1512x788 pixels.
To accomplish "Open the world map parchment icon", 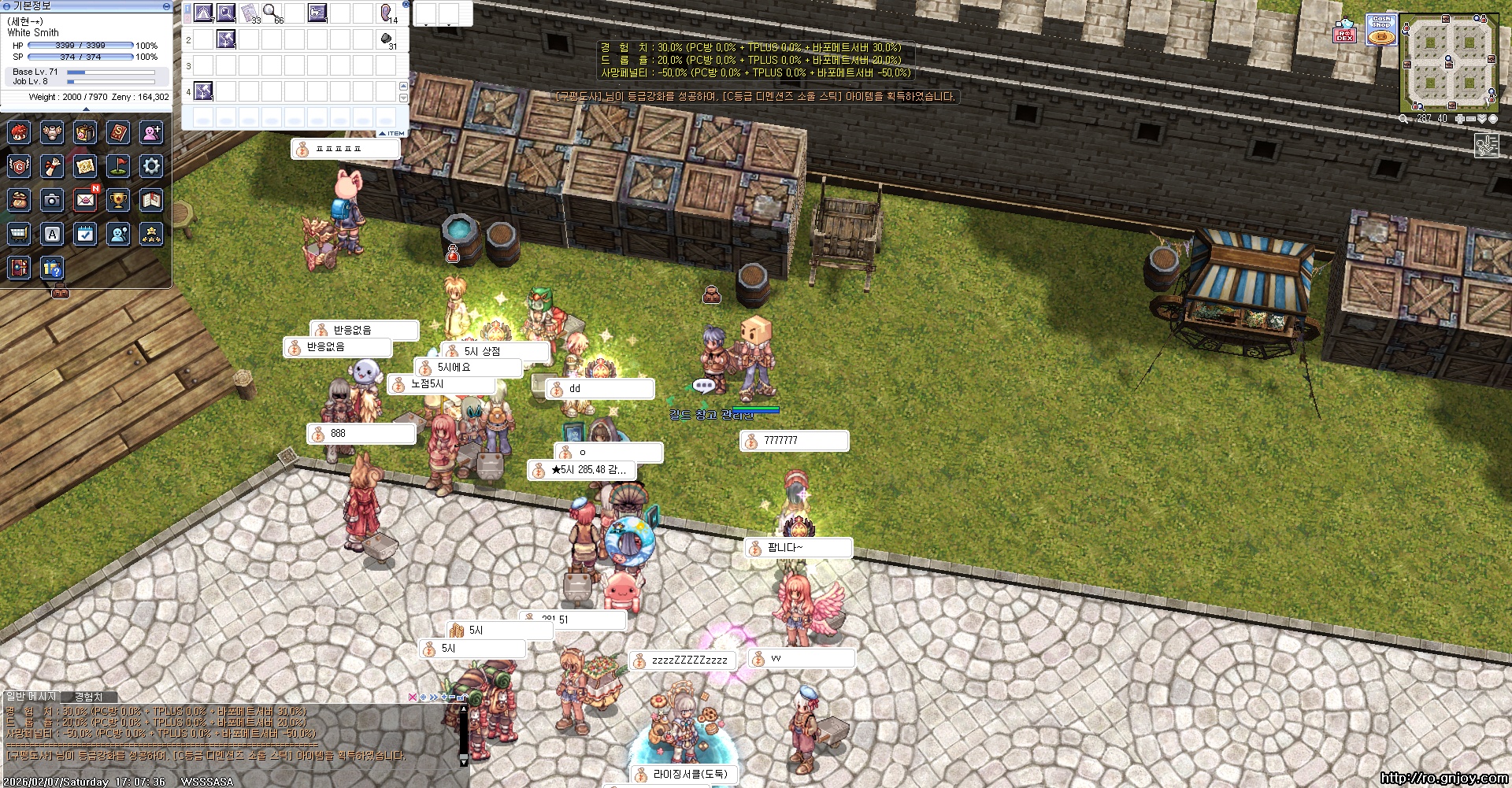I will 85,166.
